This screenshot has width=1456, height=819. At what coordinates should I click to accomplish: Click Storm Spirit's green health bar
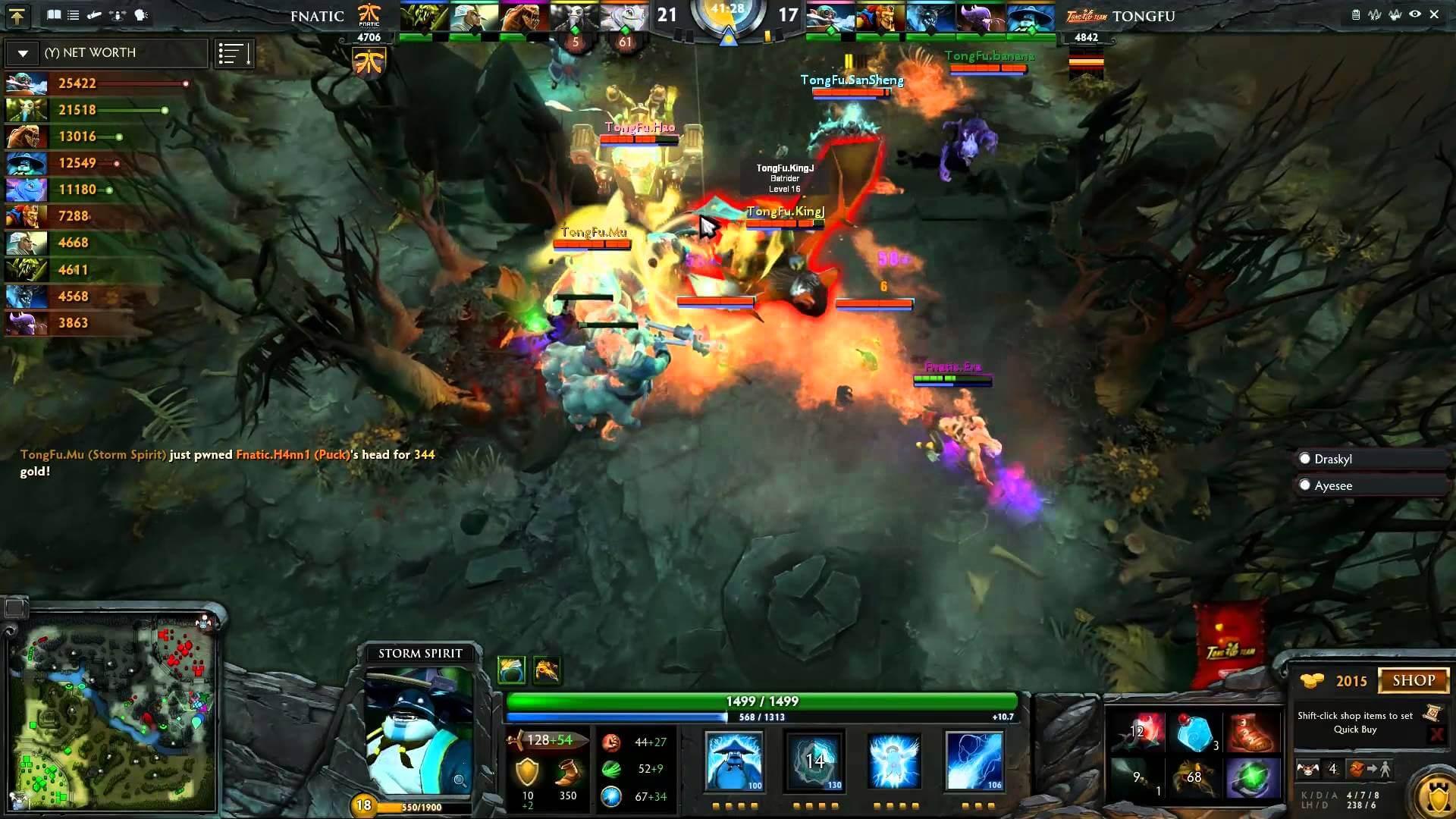[758, 702]
